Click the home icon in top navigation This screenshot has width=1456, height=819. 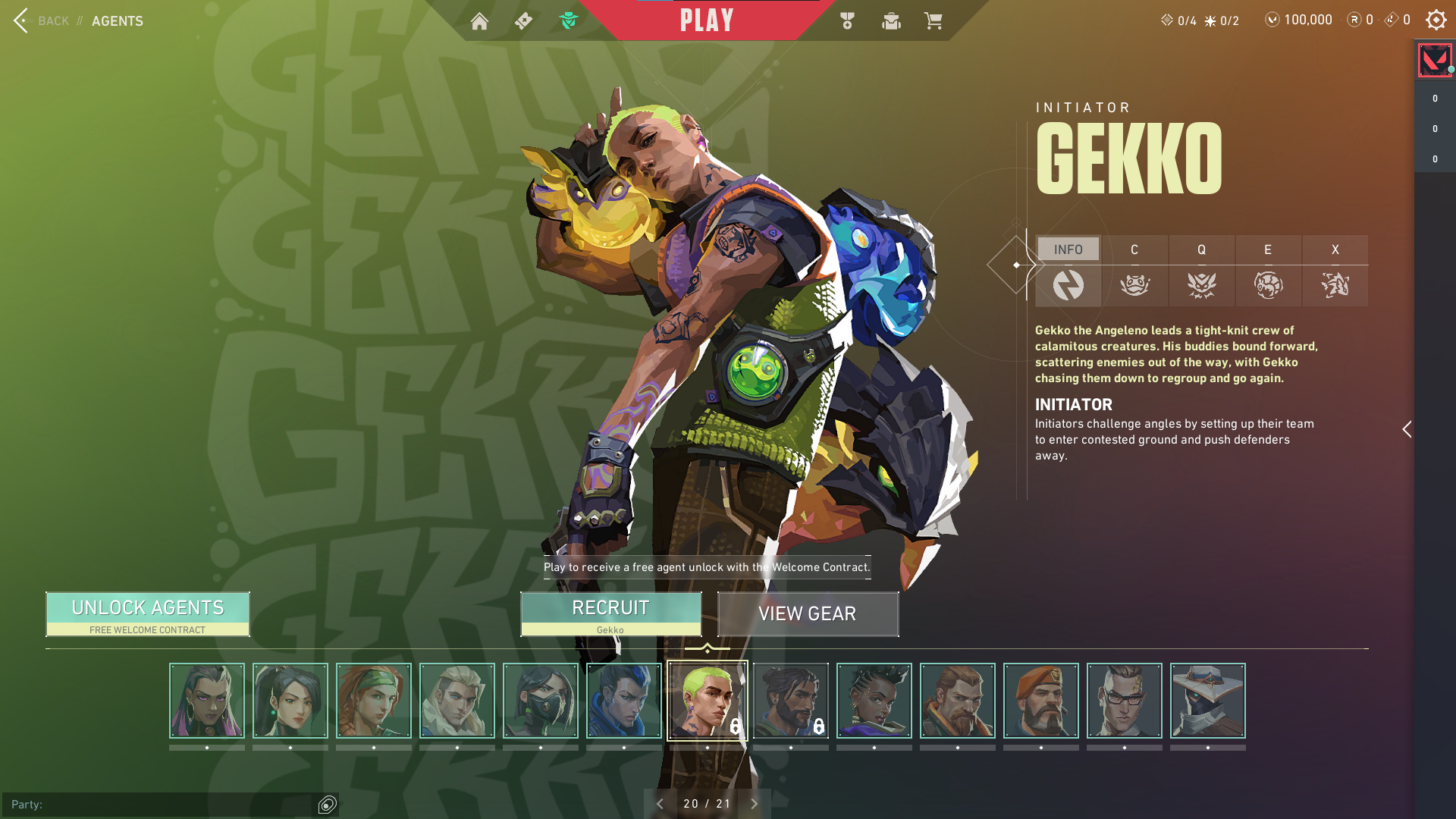[x=481, y=20]
